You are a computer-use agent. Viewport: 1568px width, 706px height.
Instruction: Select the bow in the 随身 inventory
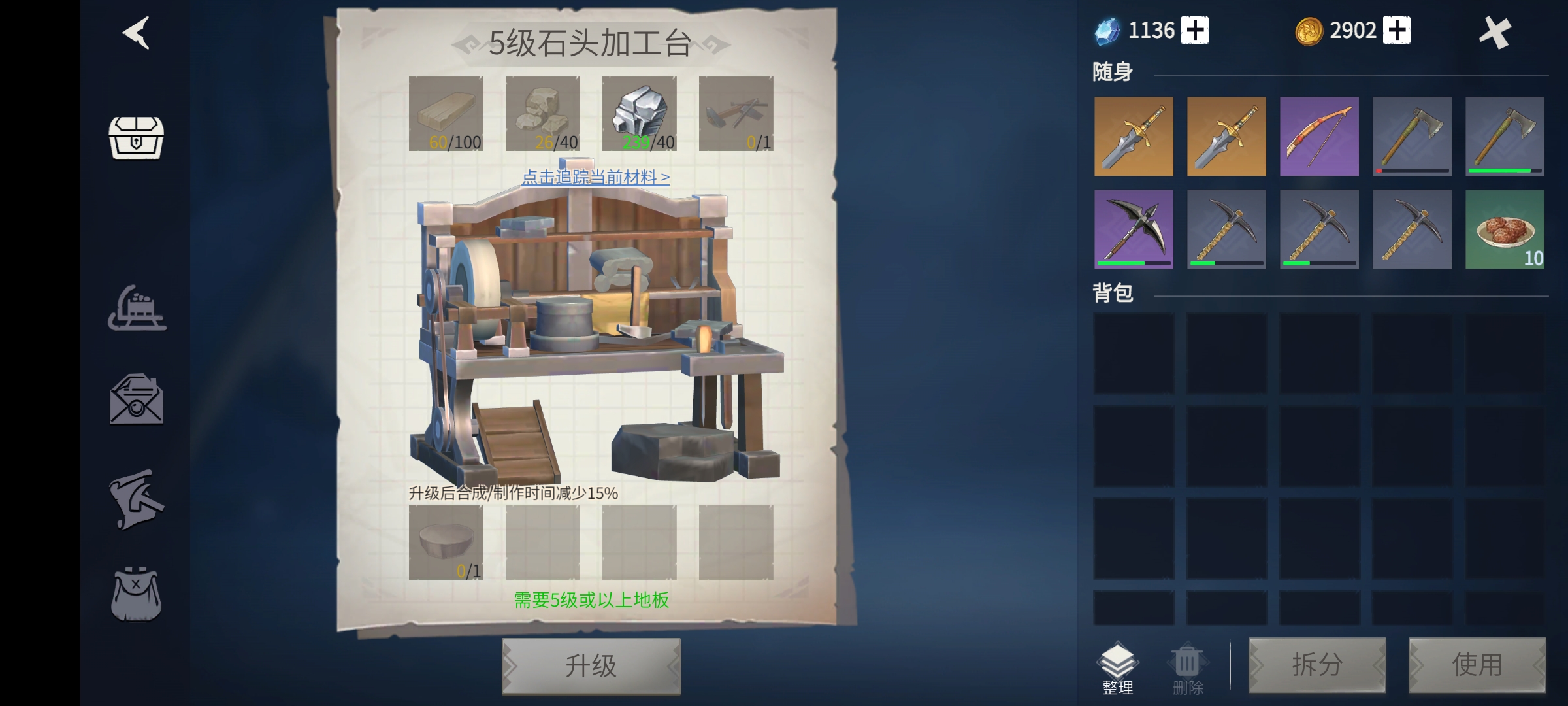[x=1319, y=137]
